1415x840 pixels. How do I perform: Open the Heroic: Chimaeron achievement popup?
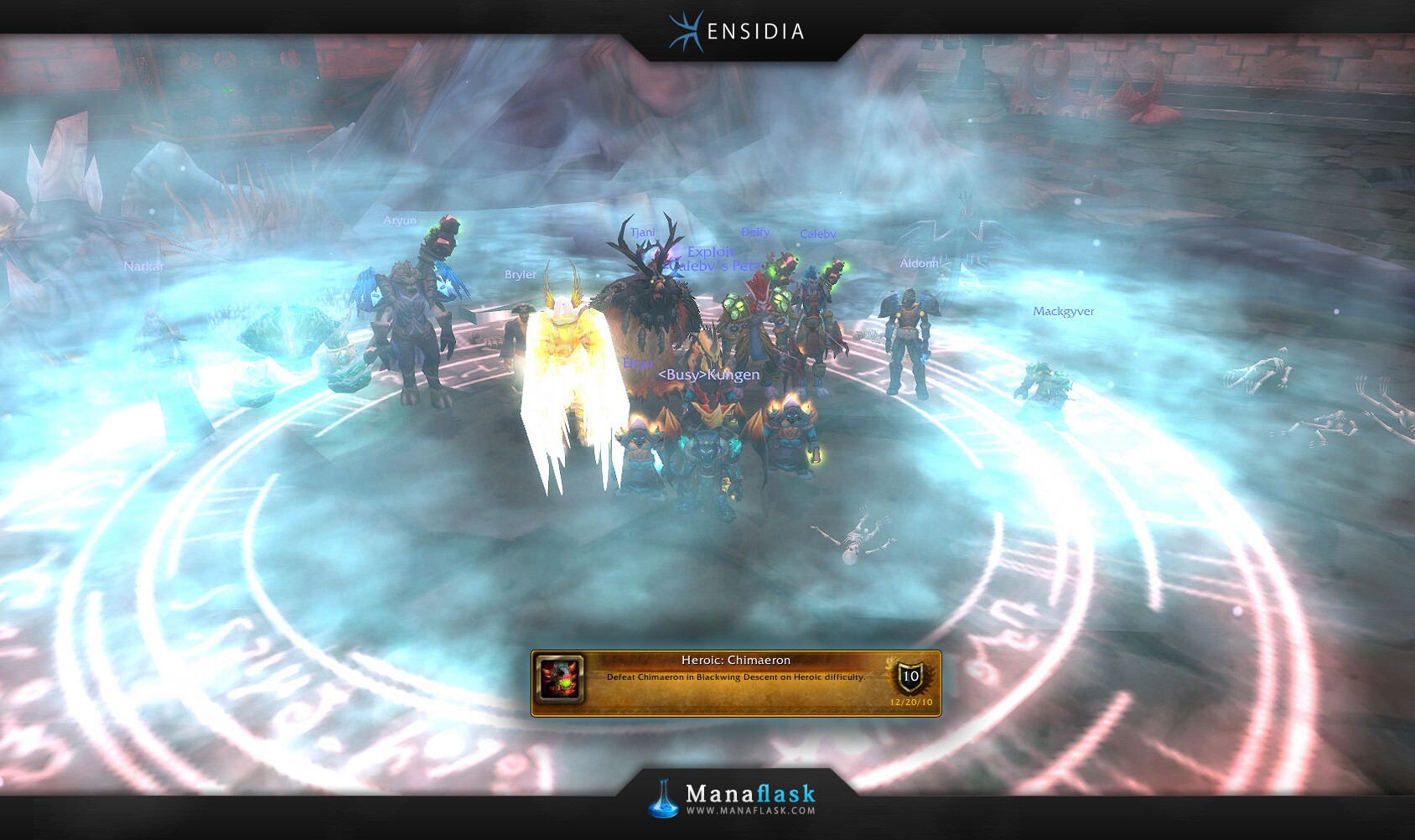pyautogui.click(x=735, y=682)
